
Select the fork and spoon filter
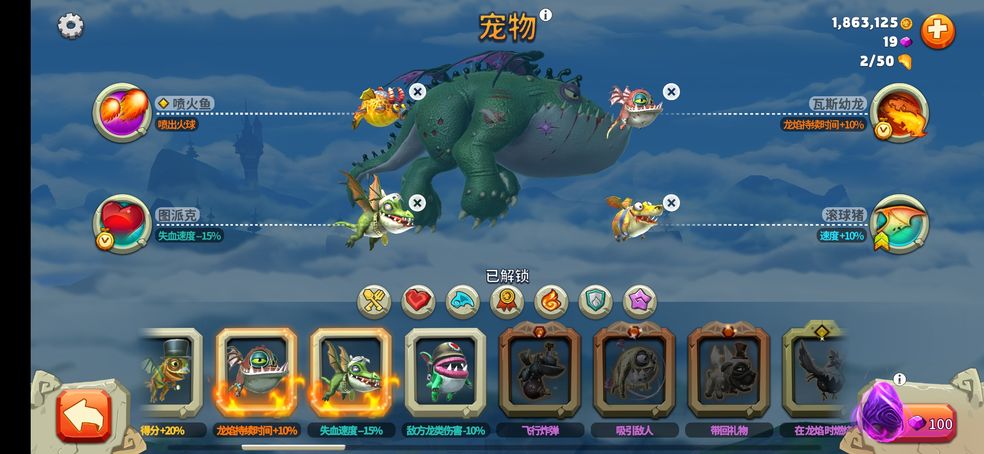[x=375, y=300]
